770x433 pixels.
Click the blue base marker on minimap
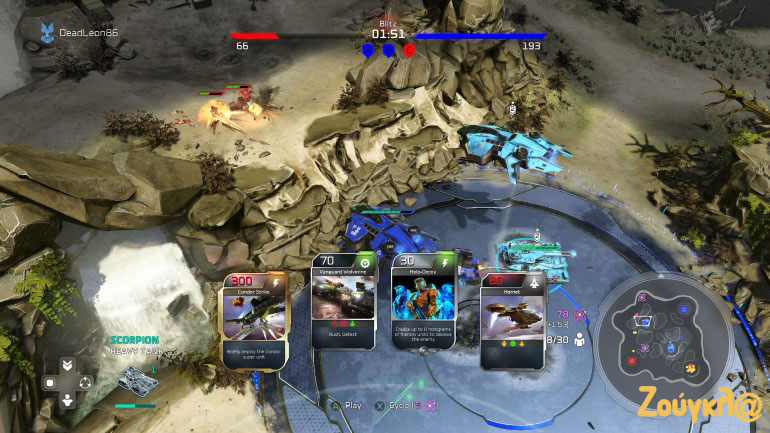point(683,309)
